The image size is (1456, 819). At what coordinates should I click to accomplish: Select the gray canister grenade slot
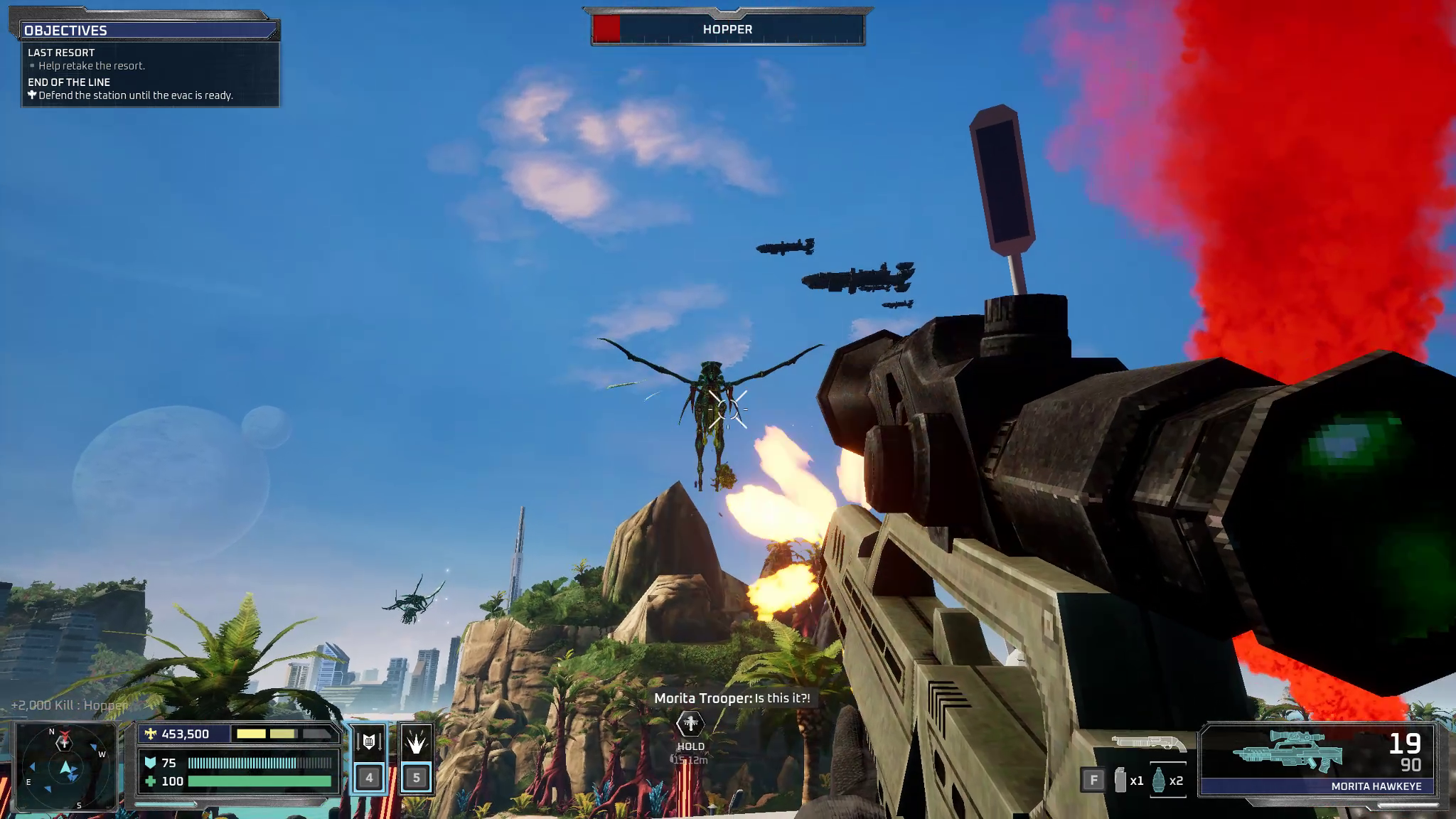click(x=1120, y=780)
